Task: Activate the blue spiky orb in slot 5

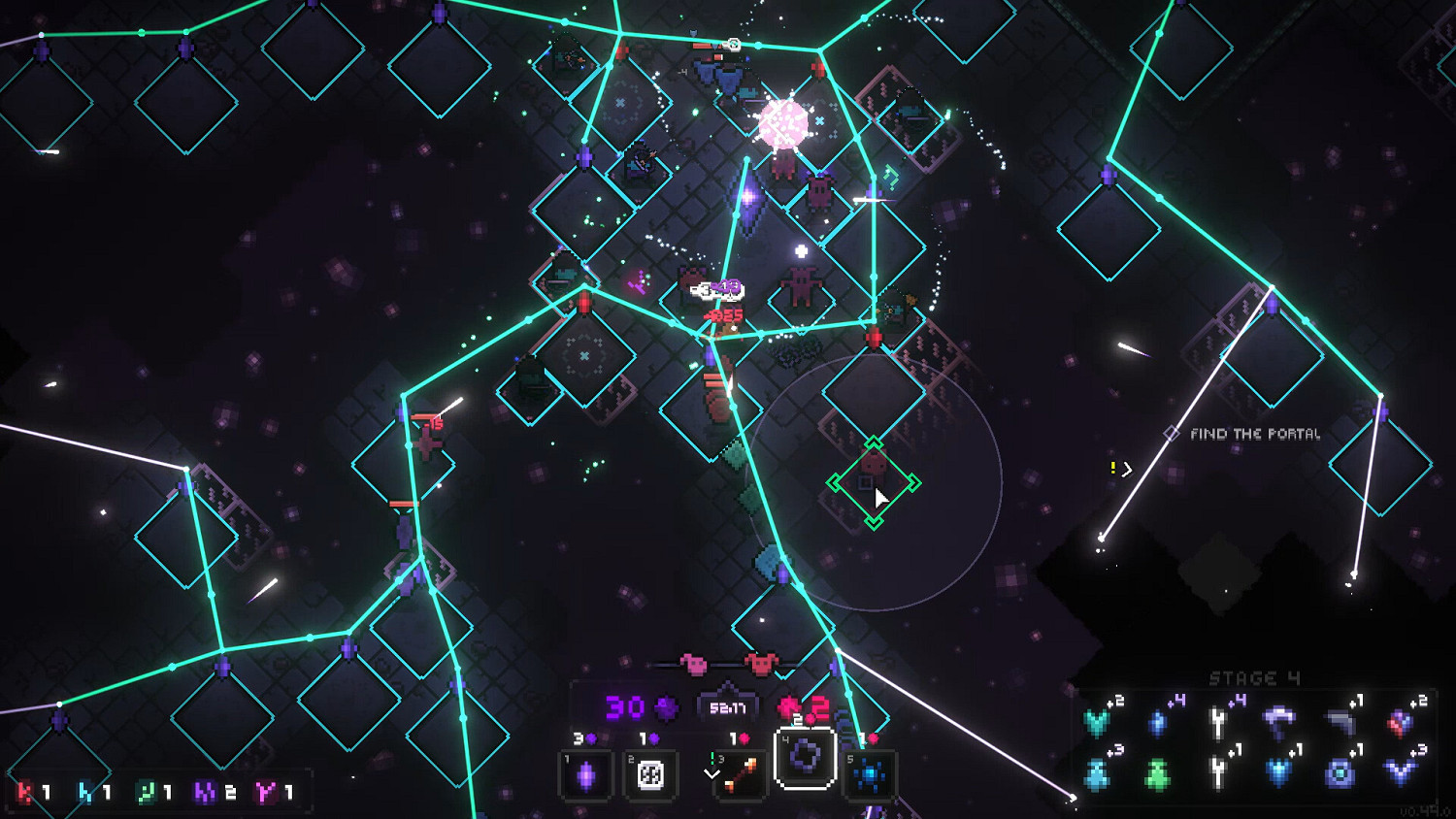Action: click(x=870, y=775)
